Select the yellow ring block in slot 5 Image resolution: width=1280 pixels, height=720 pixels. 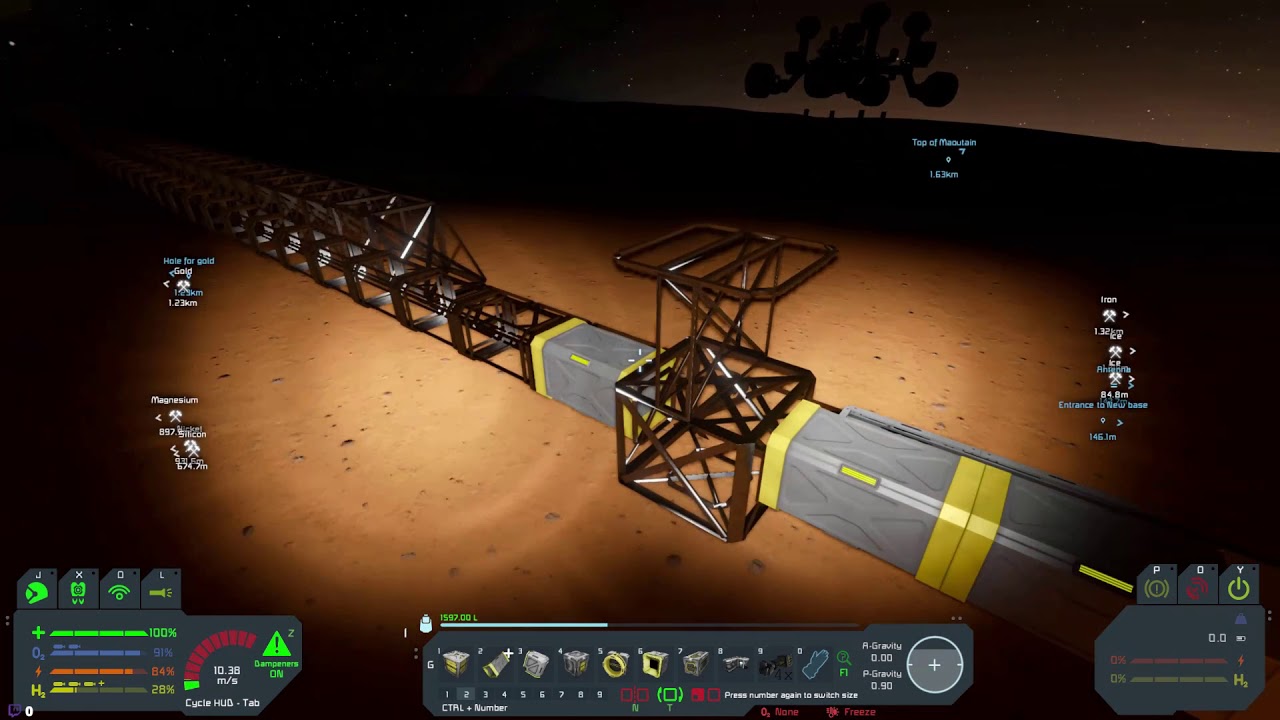615,663
